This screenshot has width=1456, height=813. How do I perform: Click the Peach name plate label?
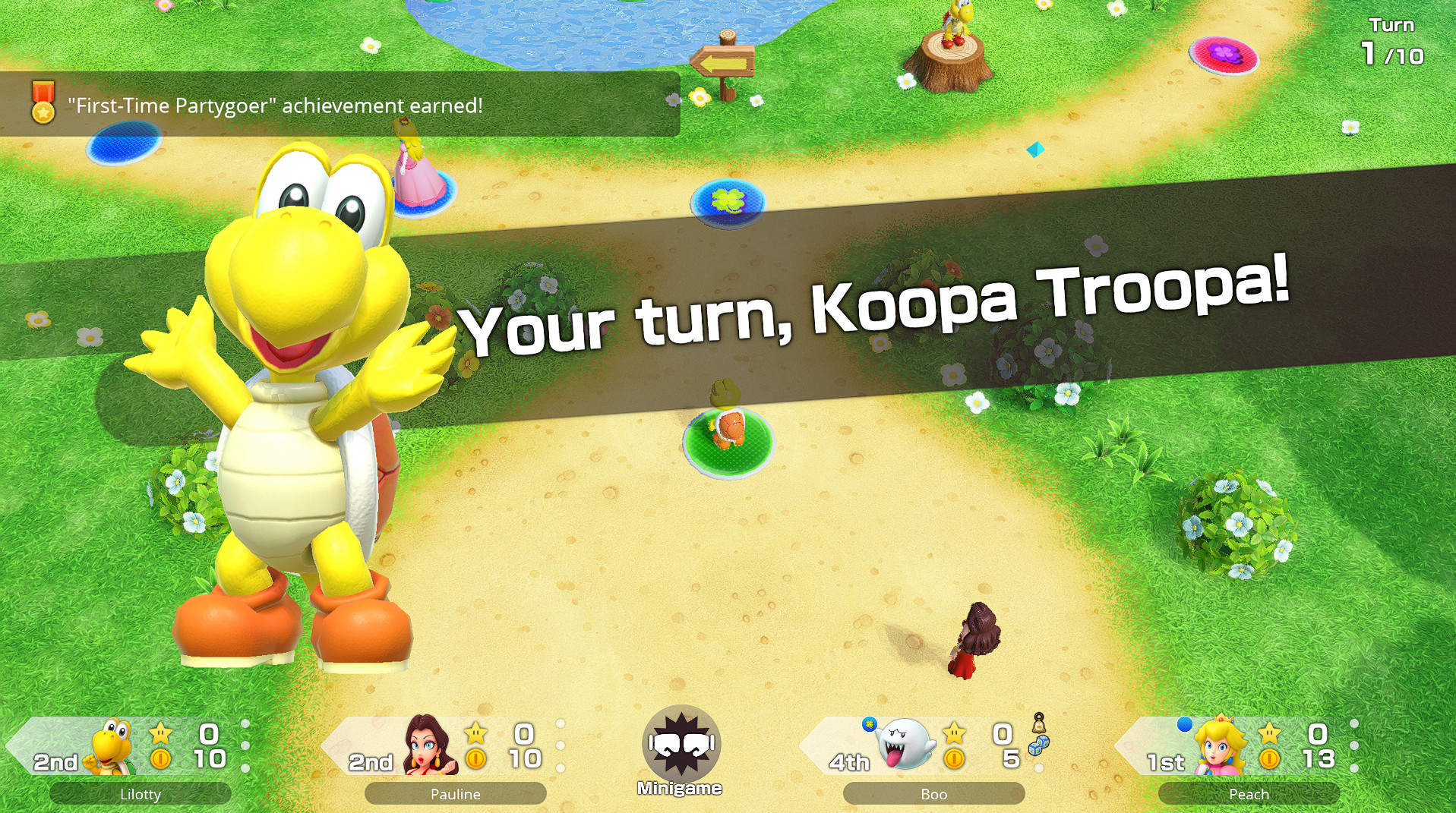1249,794
